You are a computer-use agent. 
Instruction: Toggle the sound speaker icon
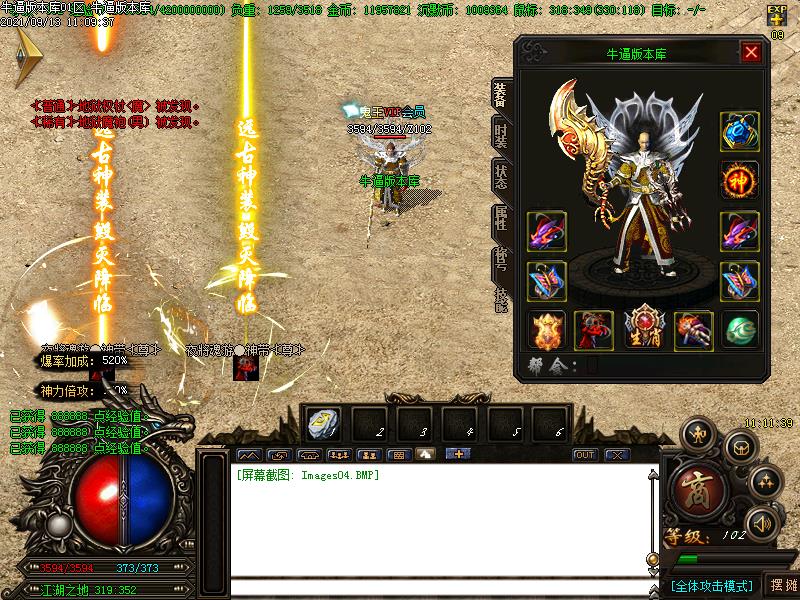coord(764,522)
